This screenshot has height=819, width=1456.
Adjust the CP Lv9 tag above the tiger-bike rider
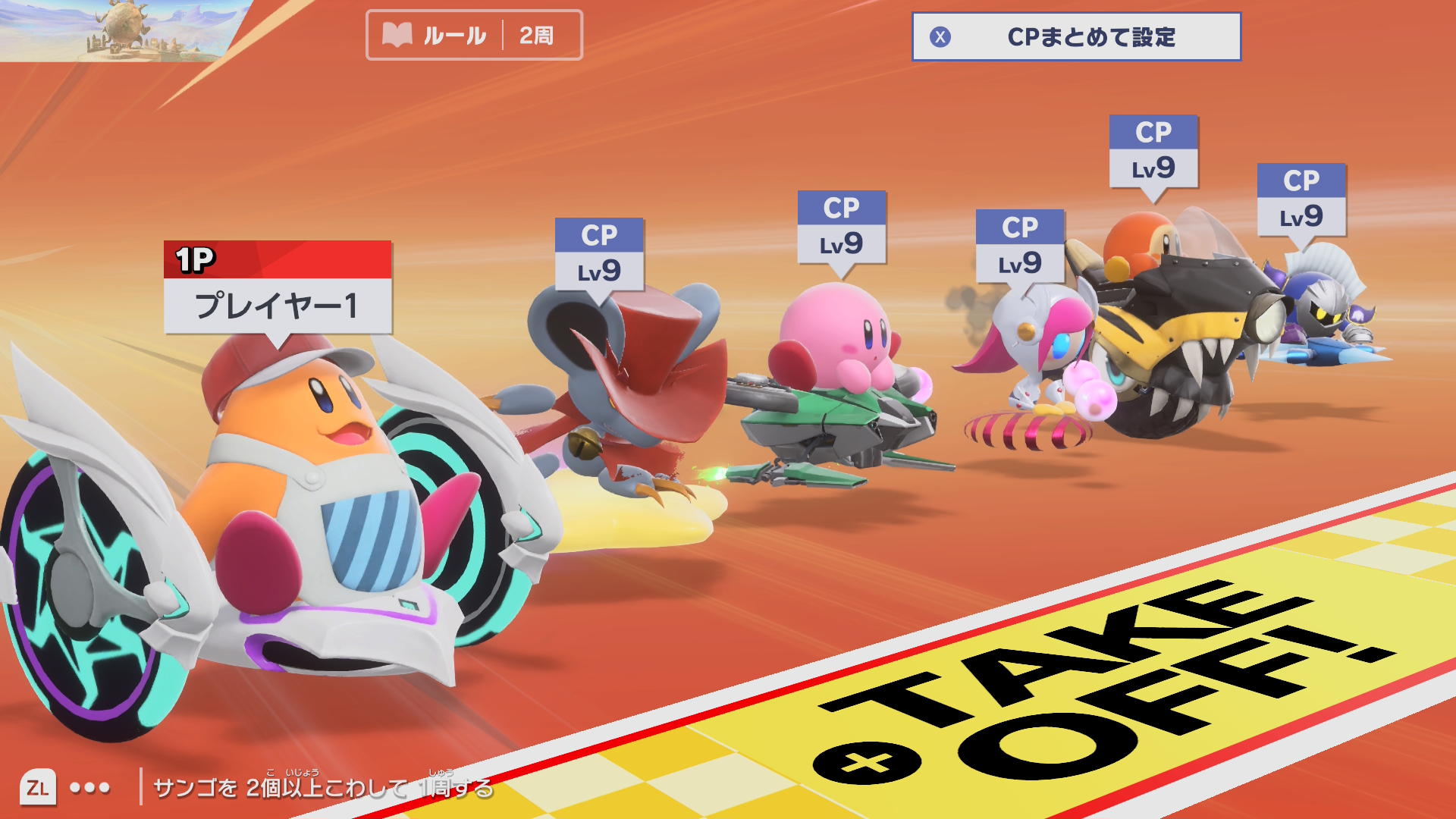1153,152
